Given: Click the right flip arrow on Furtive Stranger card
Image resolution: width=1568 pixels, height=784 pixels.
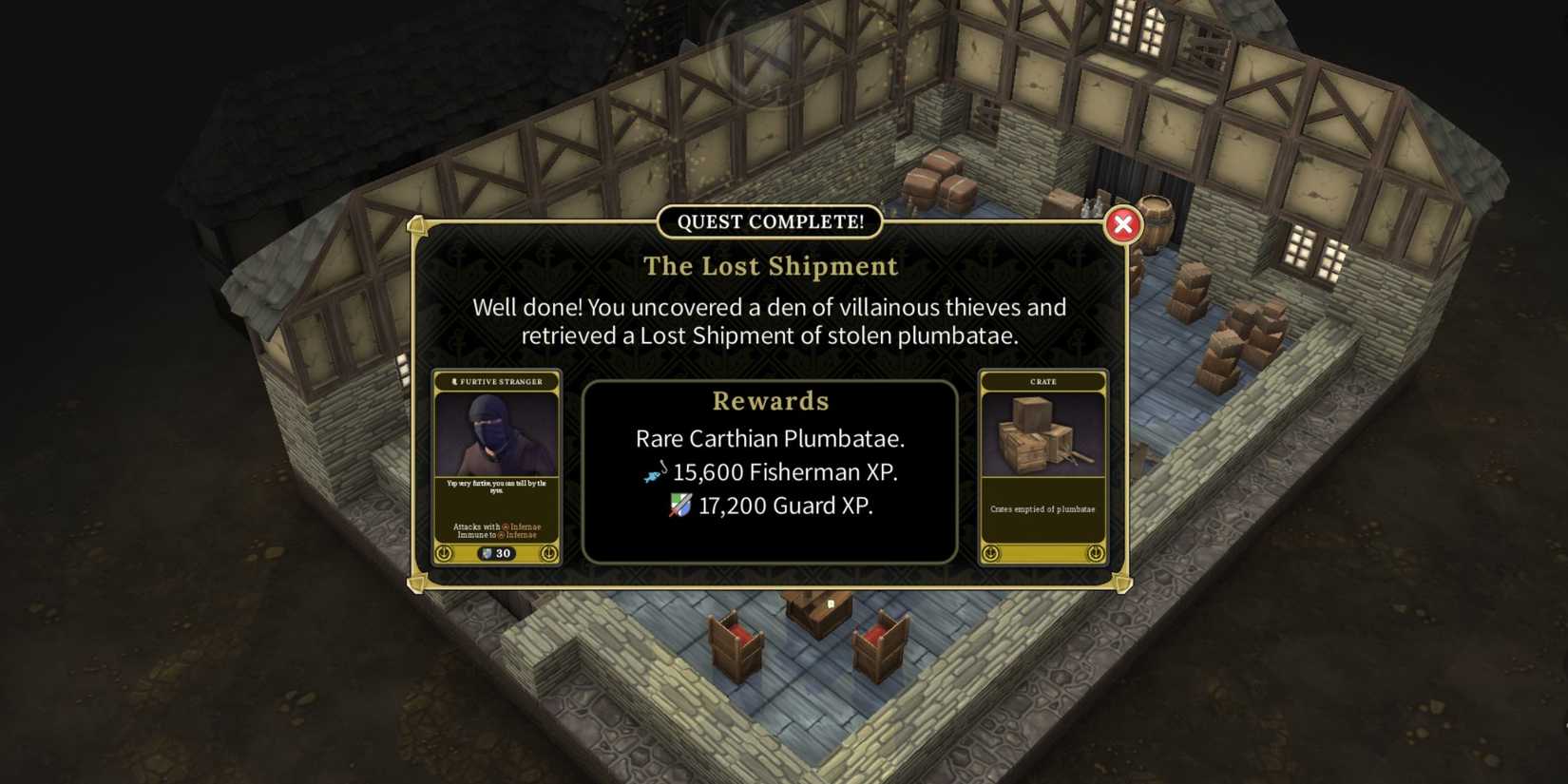Looking at the screenshot, I should tap(547, 553).
